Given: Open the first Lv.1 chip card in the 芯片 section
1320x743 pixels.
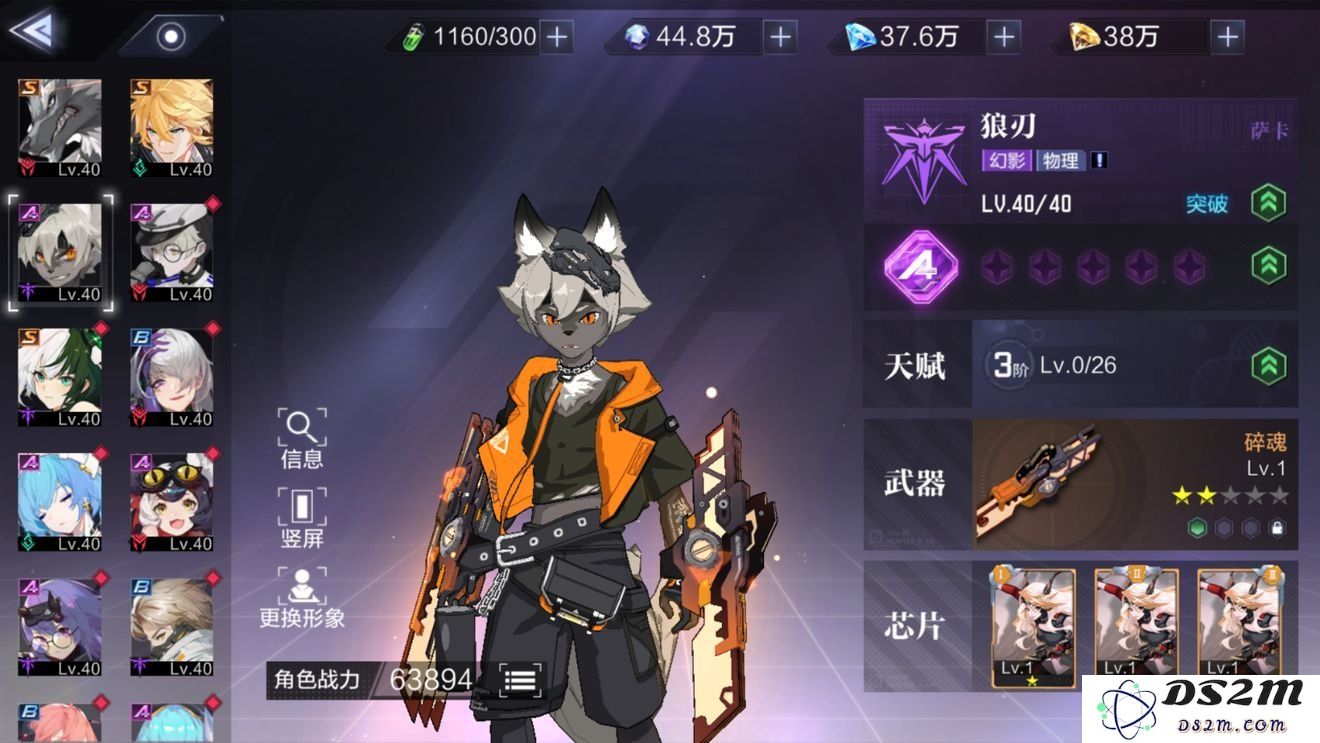Looking at the screenshot, I should coord(1030,625).
